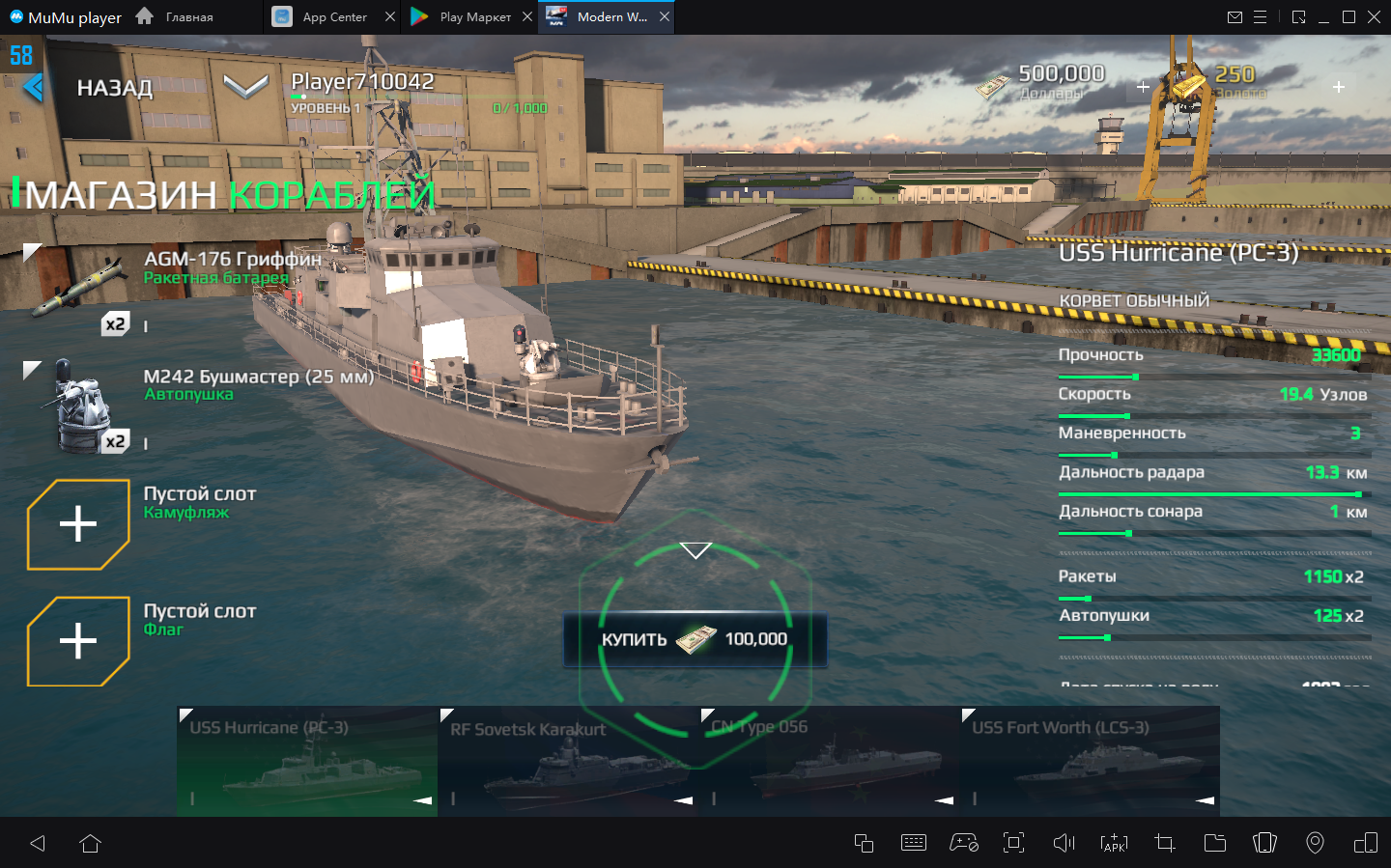Viewport: 1391px width, 868px height.
Task: Add more dollars with the plus button
Action: [1143, 87]
